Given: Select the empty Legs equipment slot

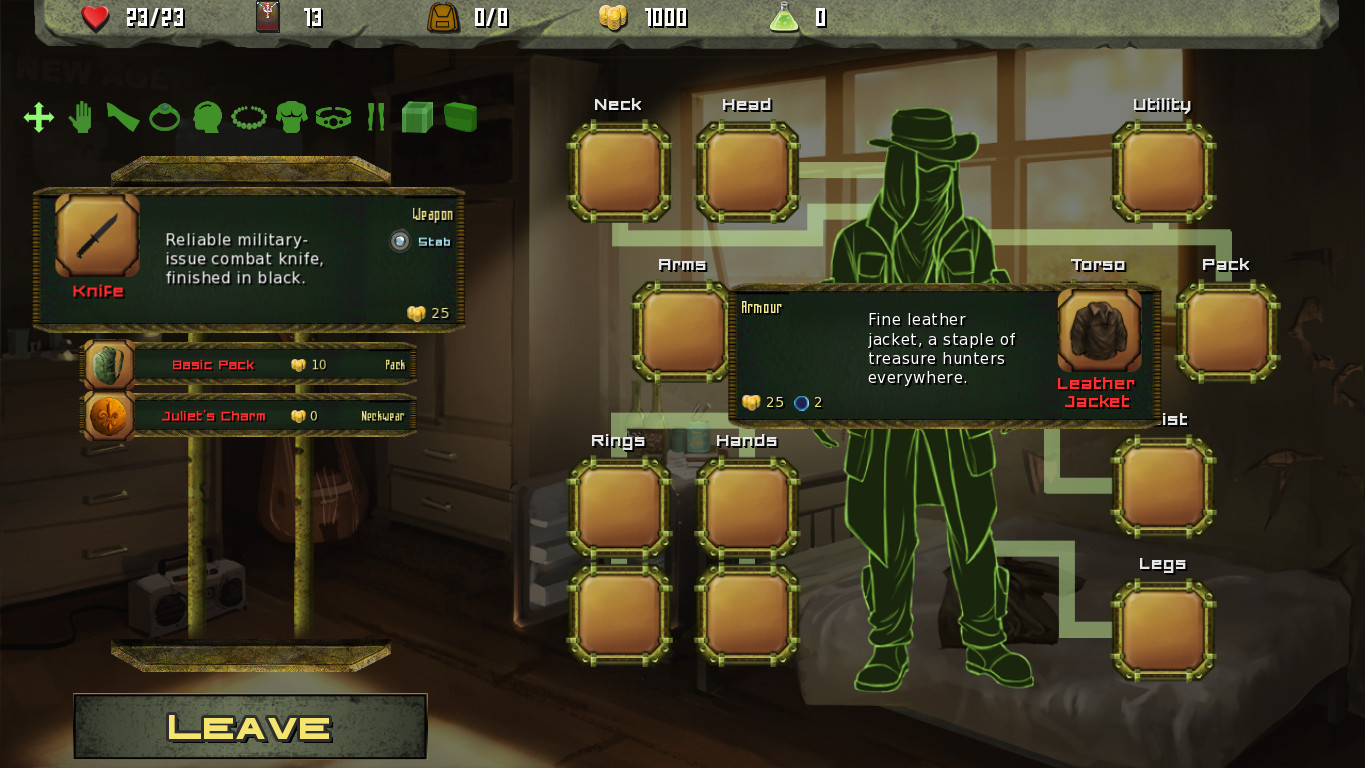Looking at the screenshot, I should pos(1162,631).
